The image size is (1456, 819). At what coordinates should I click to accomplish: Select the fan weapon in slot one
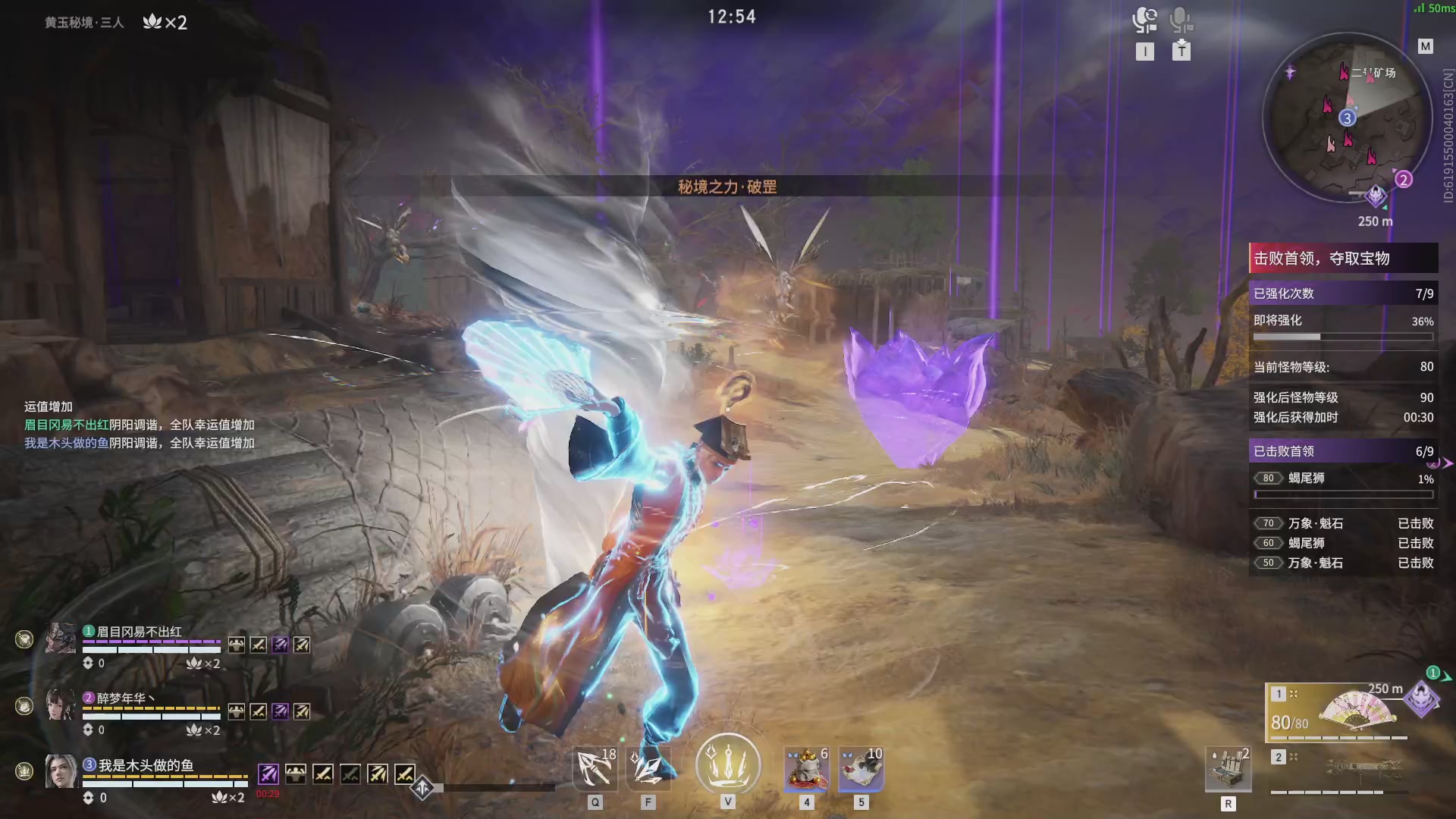pos(1338,711)
